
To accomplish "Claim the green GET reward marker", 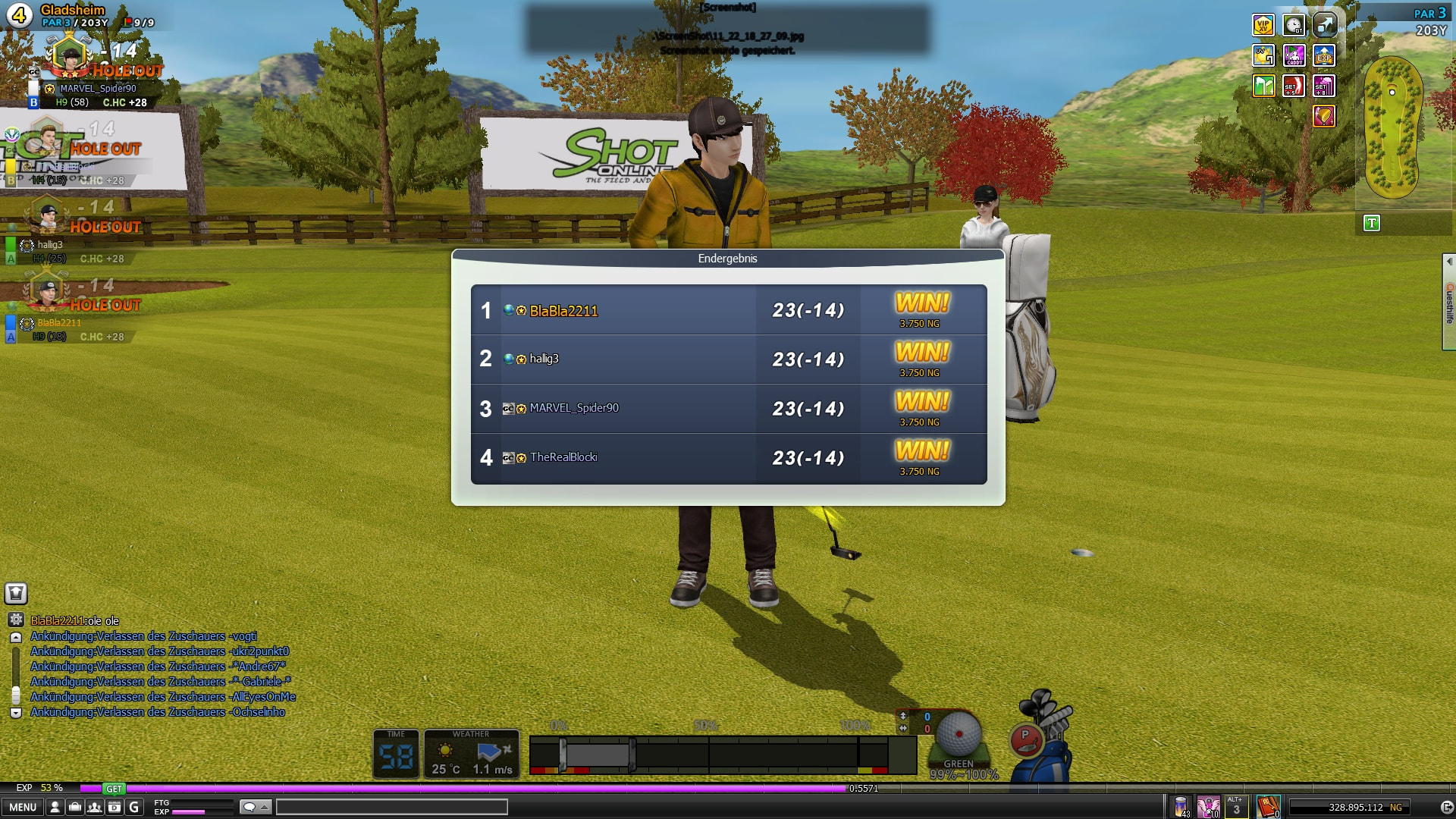I will point(114,789).
